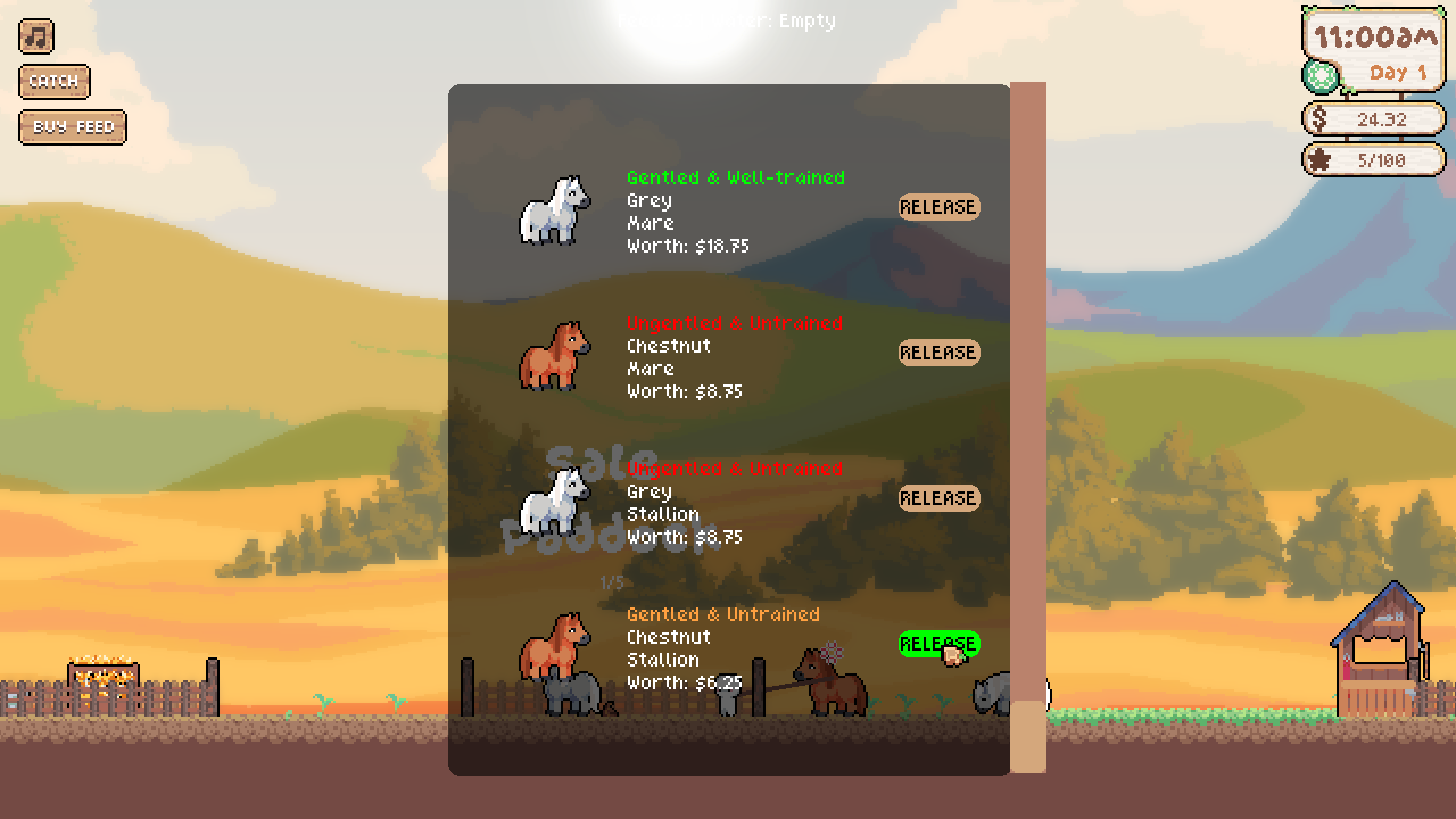Screen dimensions: 1456x819
Task: Select the well-trained grey mare portrait
Action: [555, 210]
